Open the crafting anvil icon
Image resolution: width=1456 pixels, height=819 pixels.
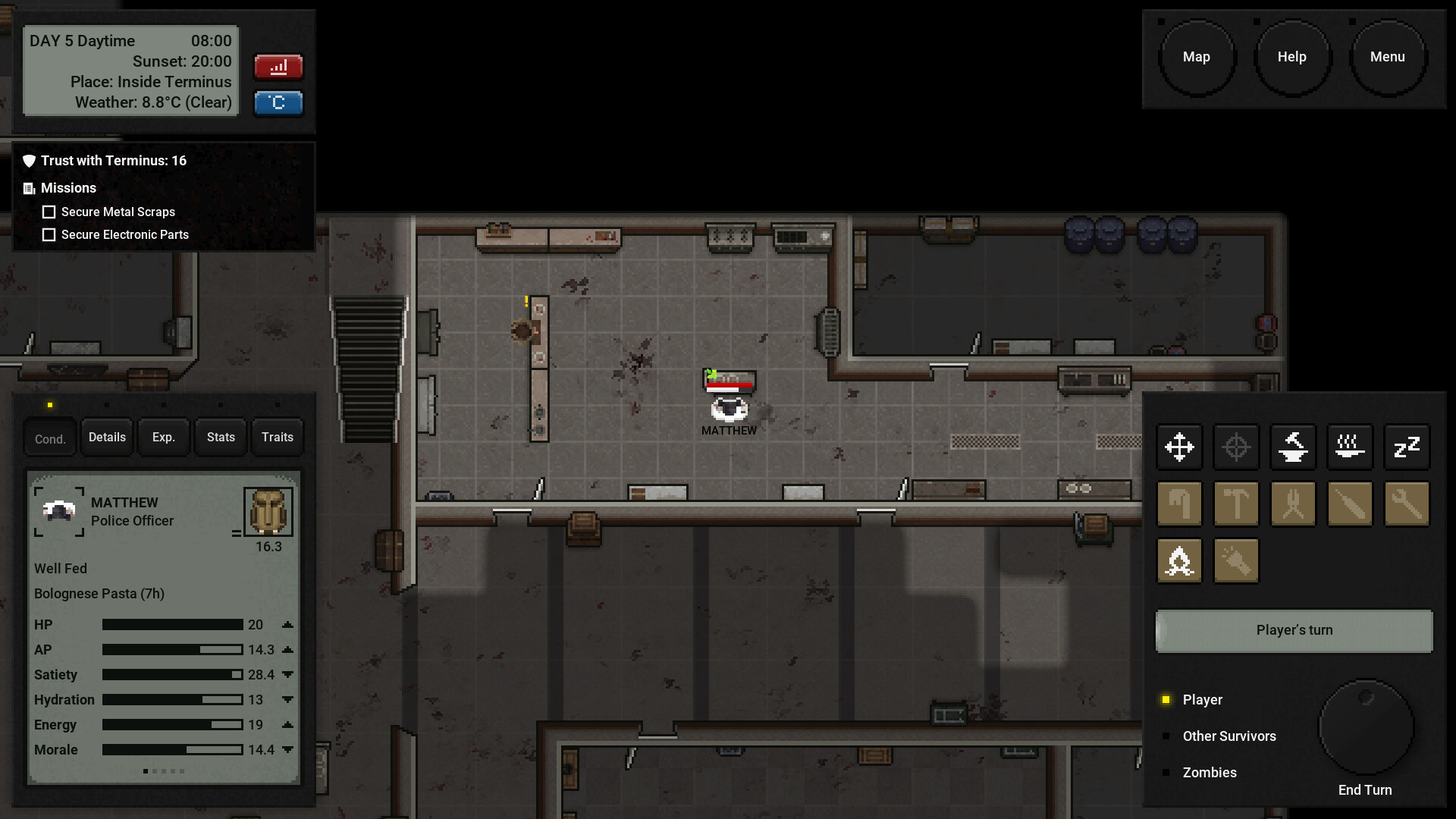pos(1293,447)
